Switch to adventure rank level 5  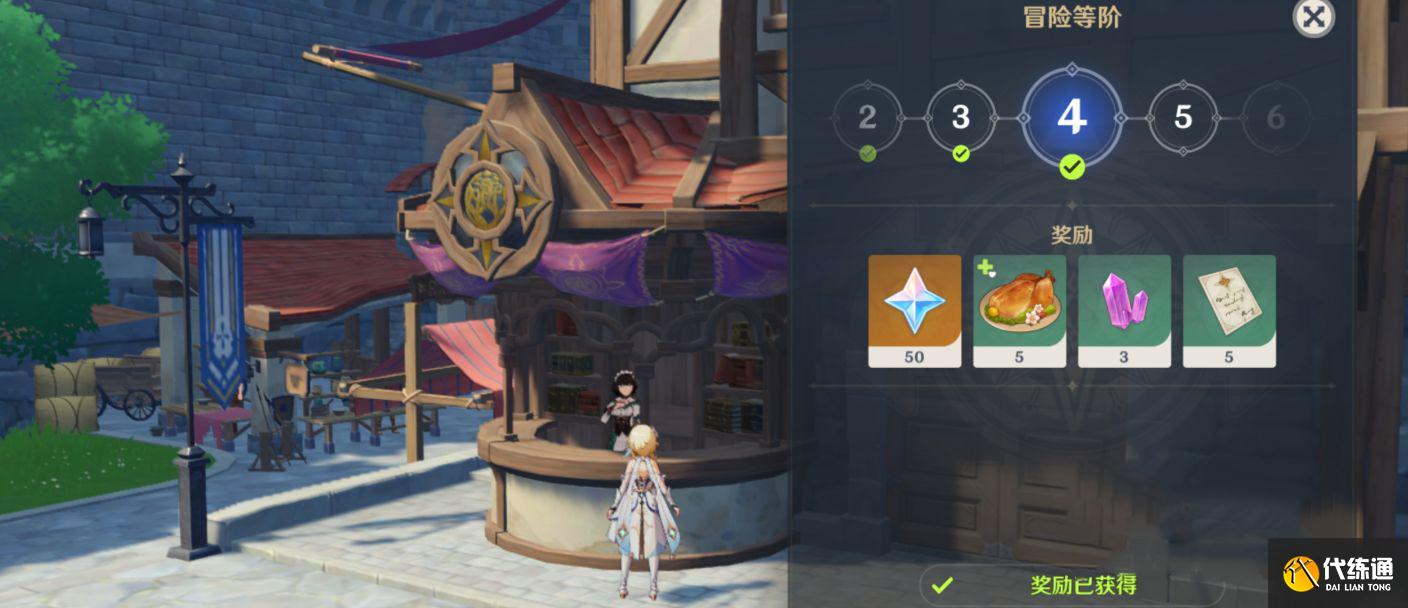point(1183,118)
